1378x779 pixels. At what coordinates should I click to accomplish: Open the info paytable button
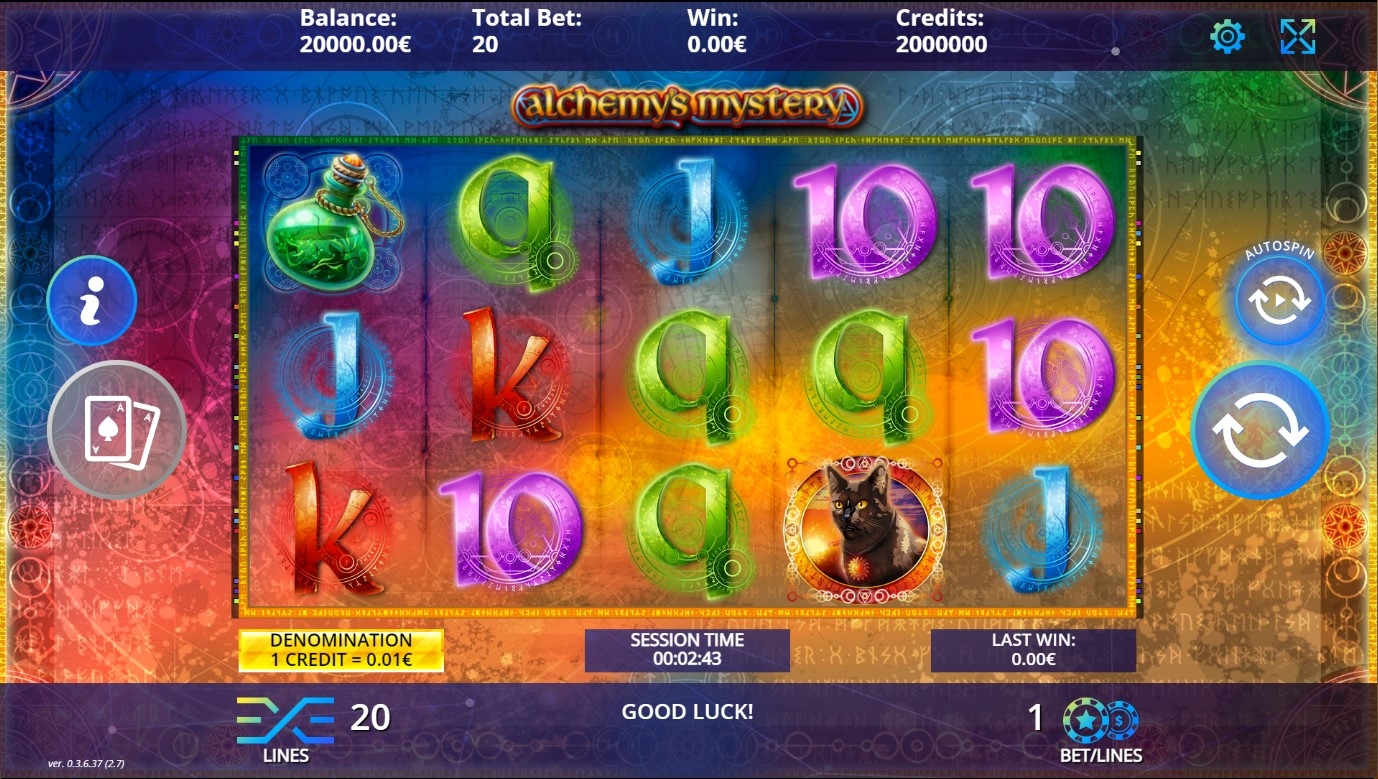pos(92,300)
